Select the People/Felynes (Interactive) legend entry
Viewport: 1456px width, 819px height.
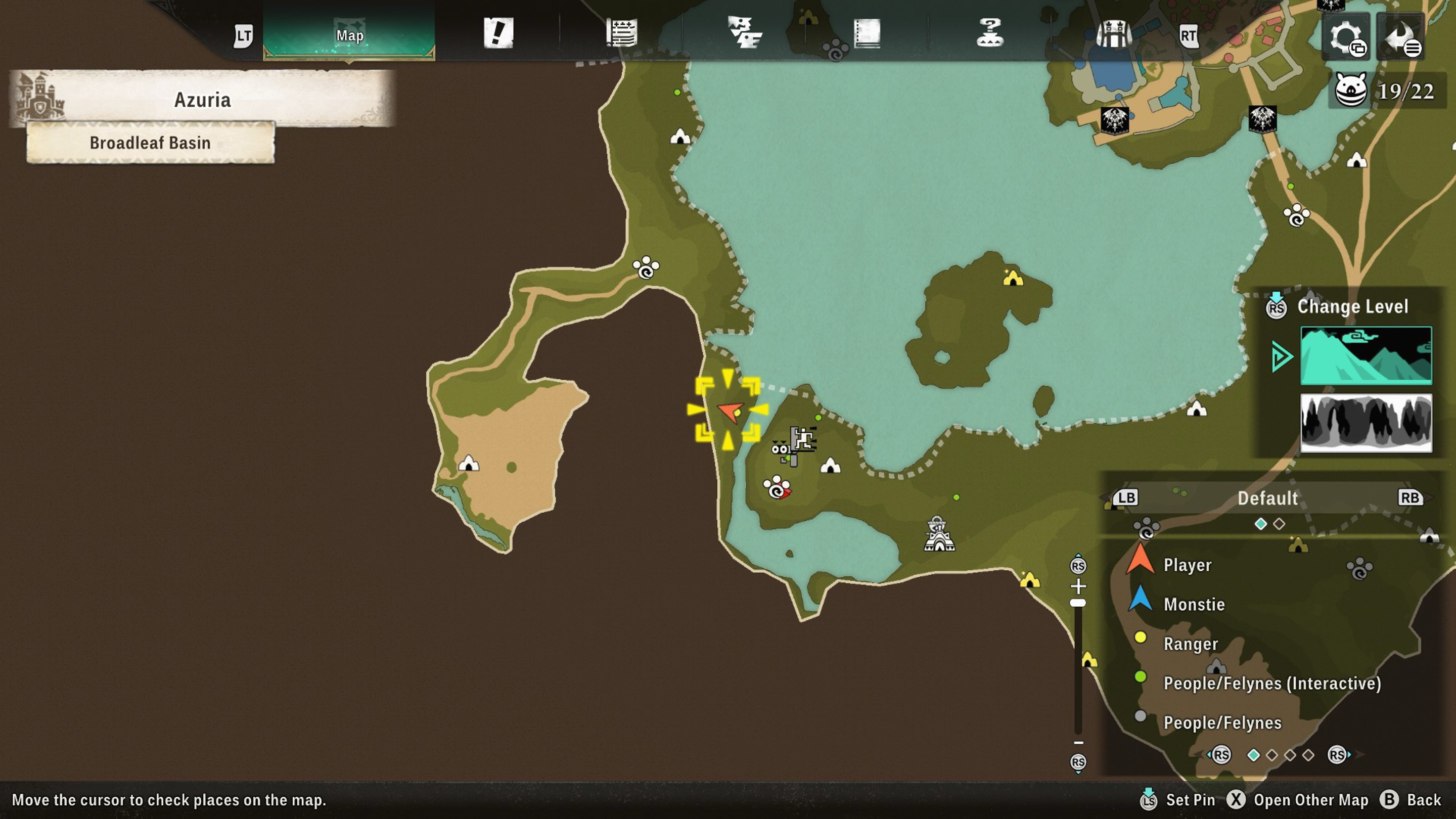coord(1272,684)
